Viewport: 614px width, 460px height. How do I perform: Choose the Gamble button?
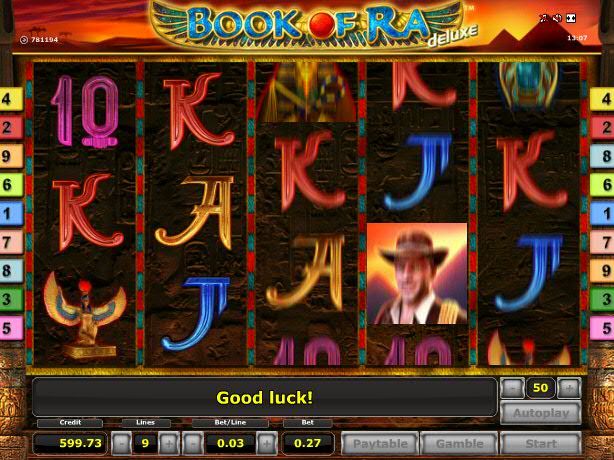coord(459,443)
